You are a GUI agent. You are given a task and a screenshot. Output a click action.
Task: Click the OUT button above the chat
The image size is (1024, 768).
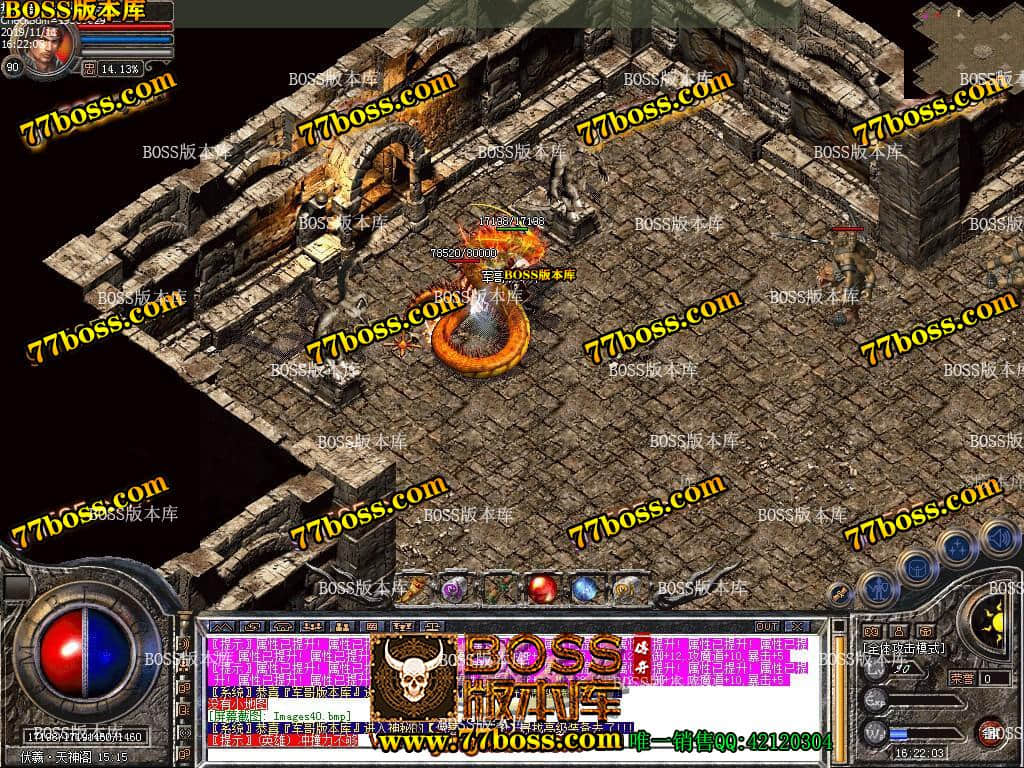(x=766, y=627)
